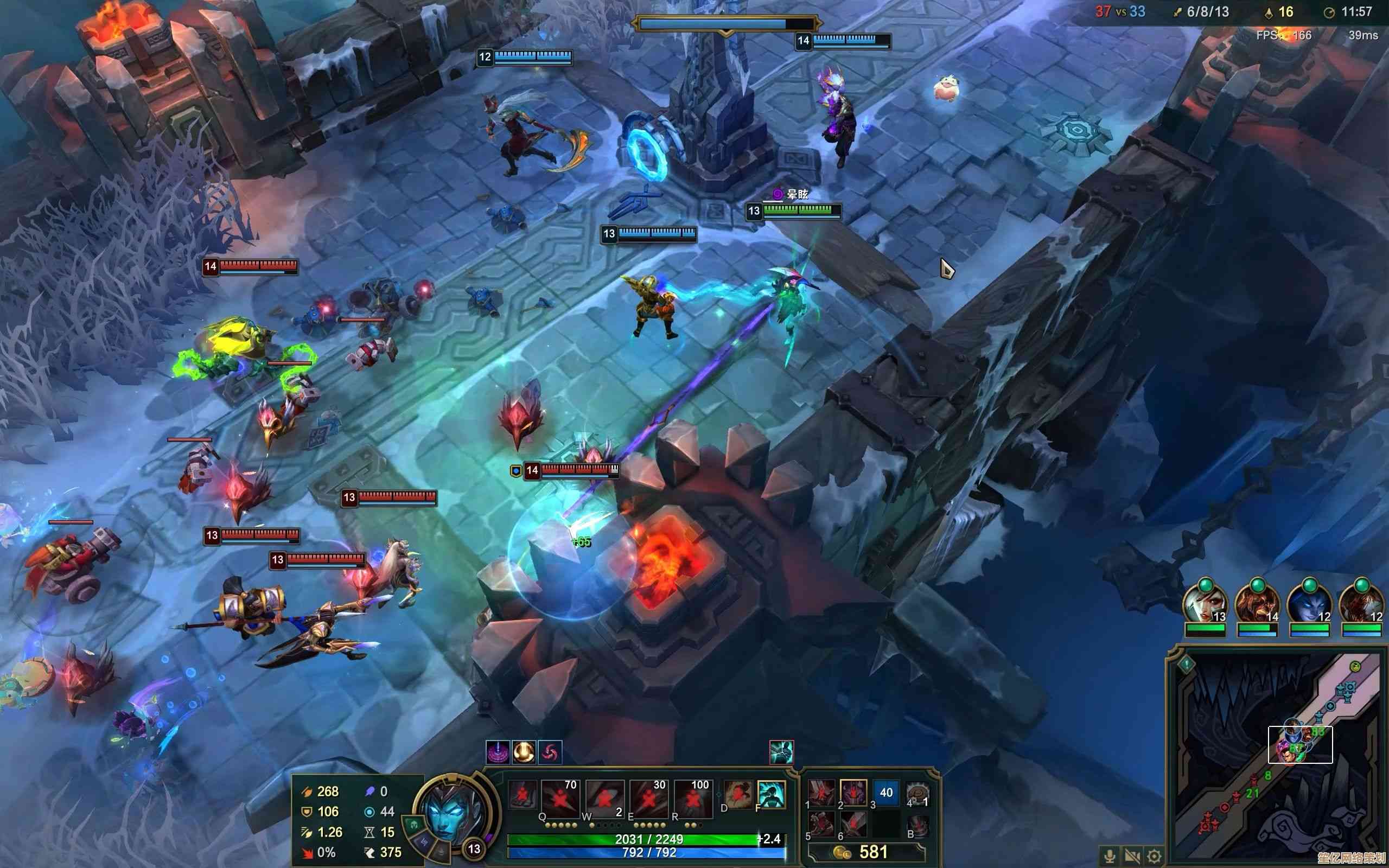Cast the R ultimate ability

pos(692,799)
